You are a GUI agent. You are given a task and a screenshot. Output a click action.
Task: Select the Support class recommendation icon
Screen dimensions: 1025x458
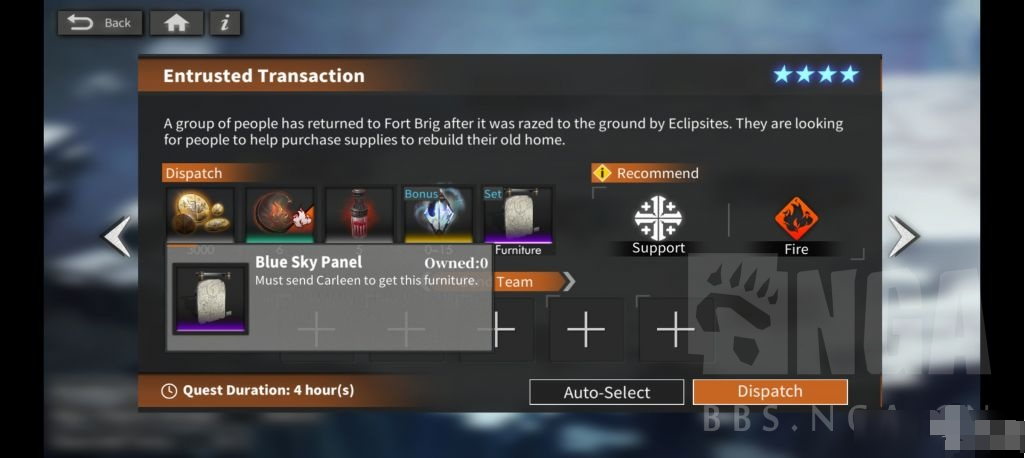(x=658, y=218)
